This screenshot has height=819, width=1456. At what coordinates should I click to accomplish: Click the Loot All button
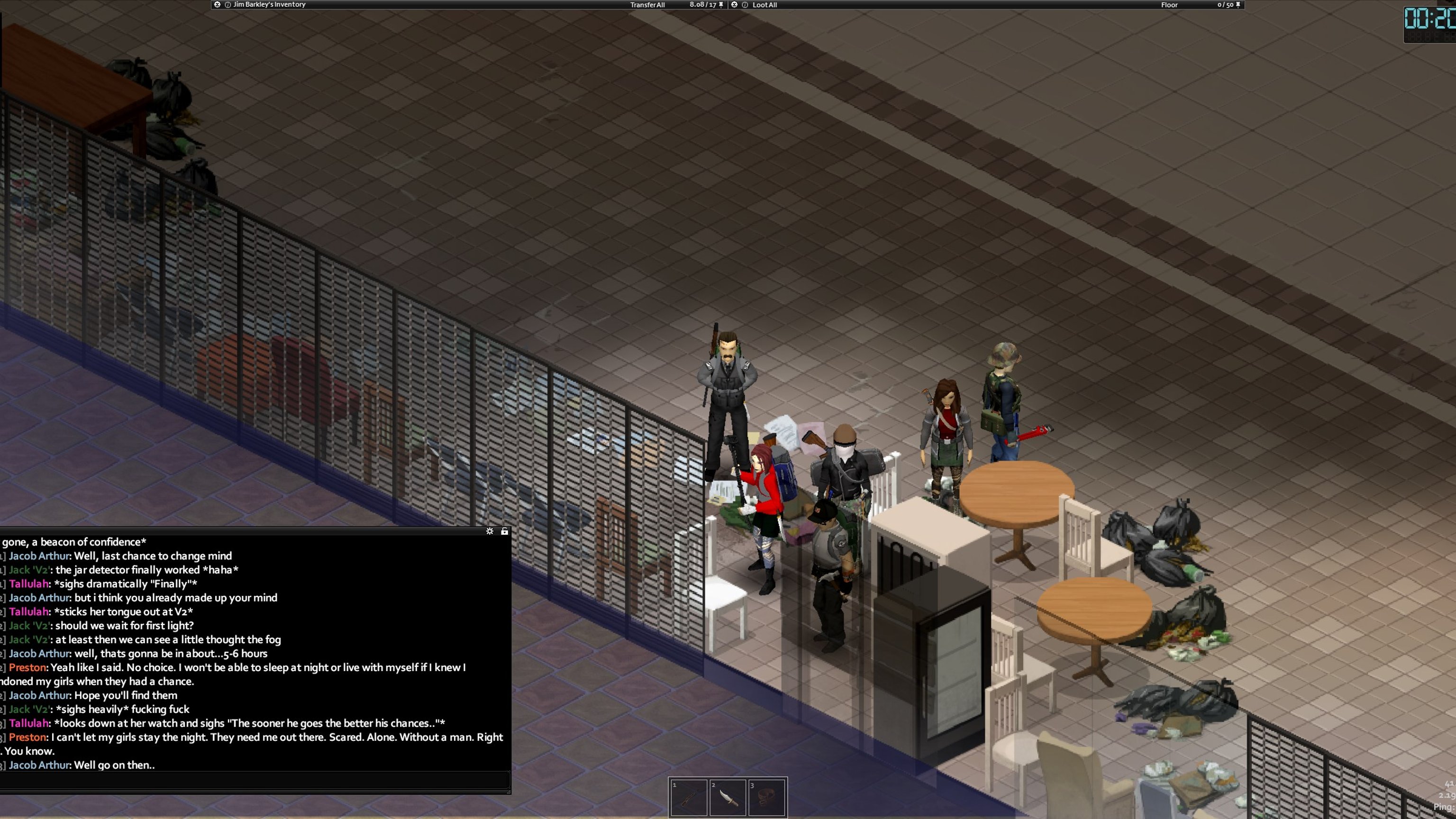(x=765, y=5)
